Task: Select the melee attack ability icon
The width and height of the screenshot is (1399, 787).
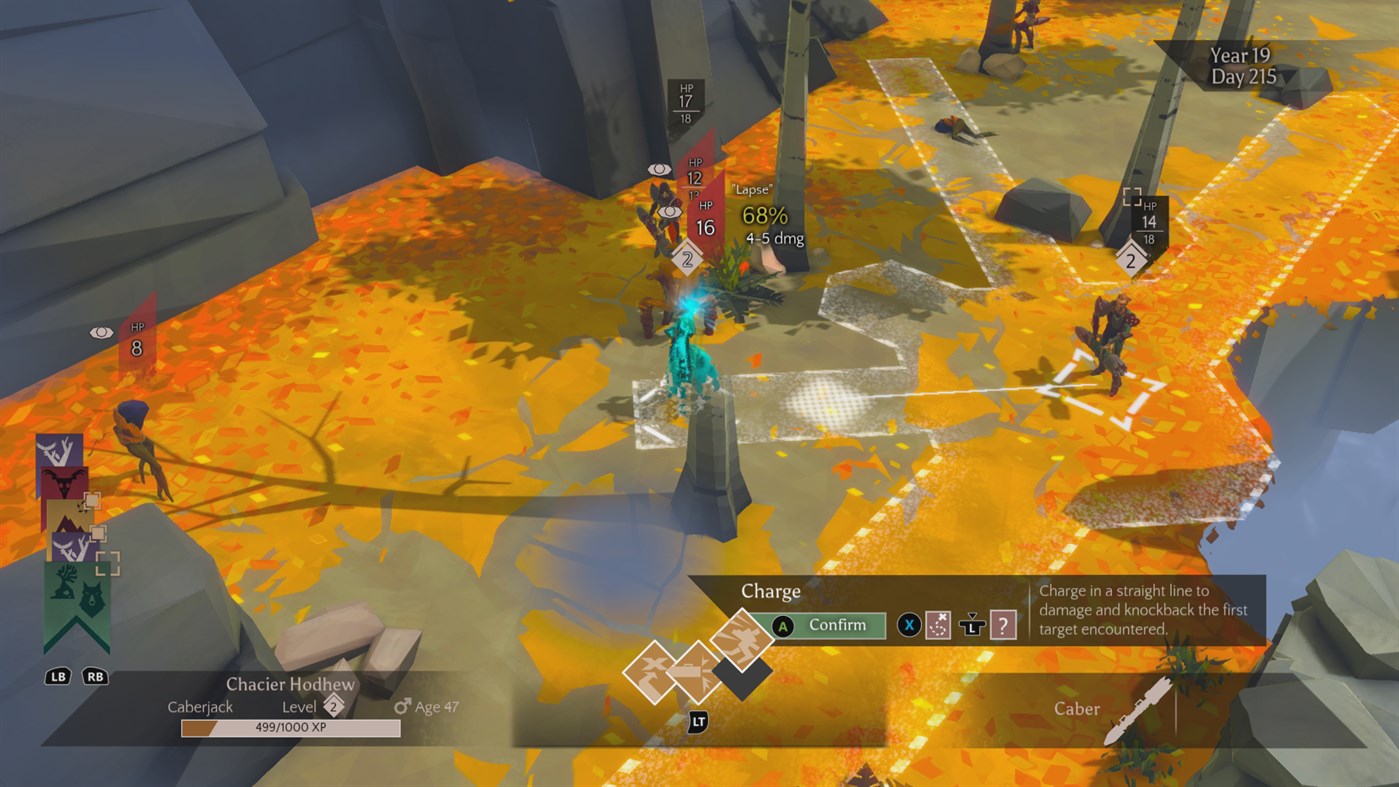Action: [x=654, y=672]
